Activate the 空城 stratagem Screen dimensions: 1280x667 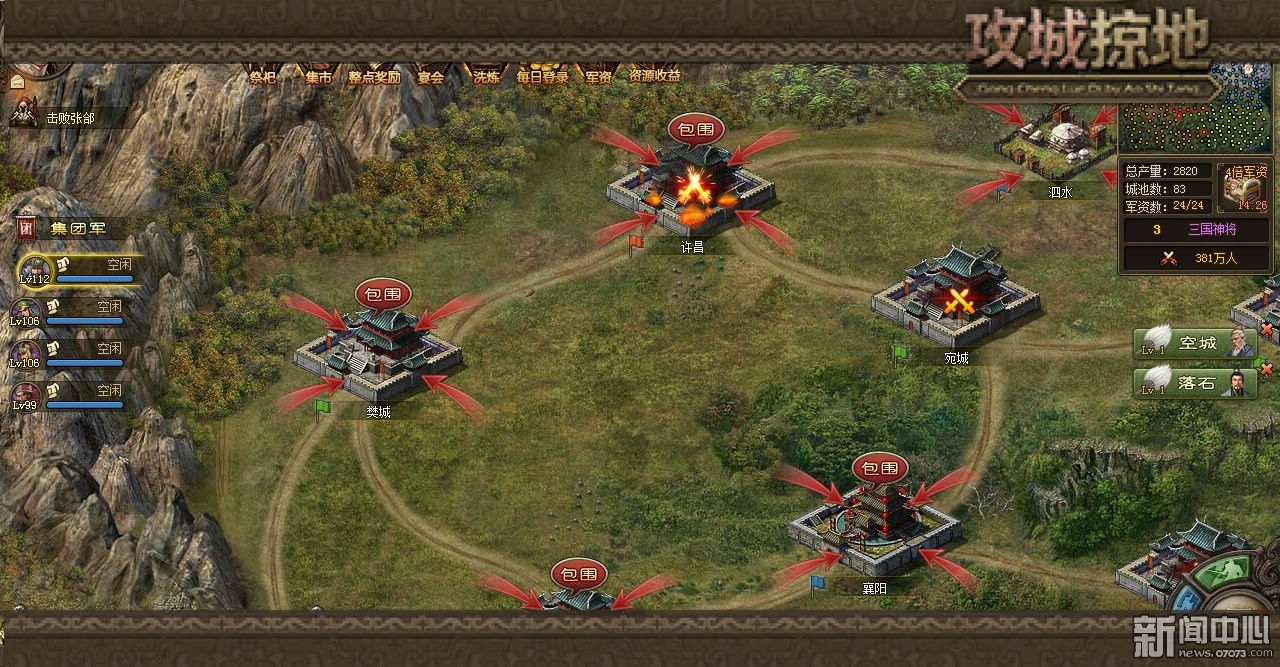1195,343
